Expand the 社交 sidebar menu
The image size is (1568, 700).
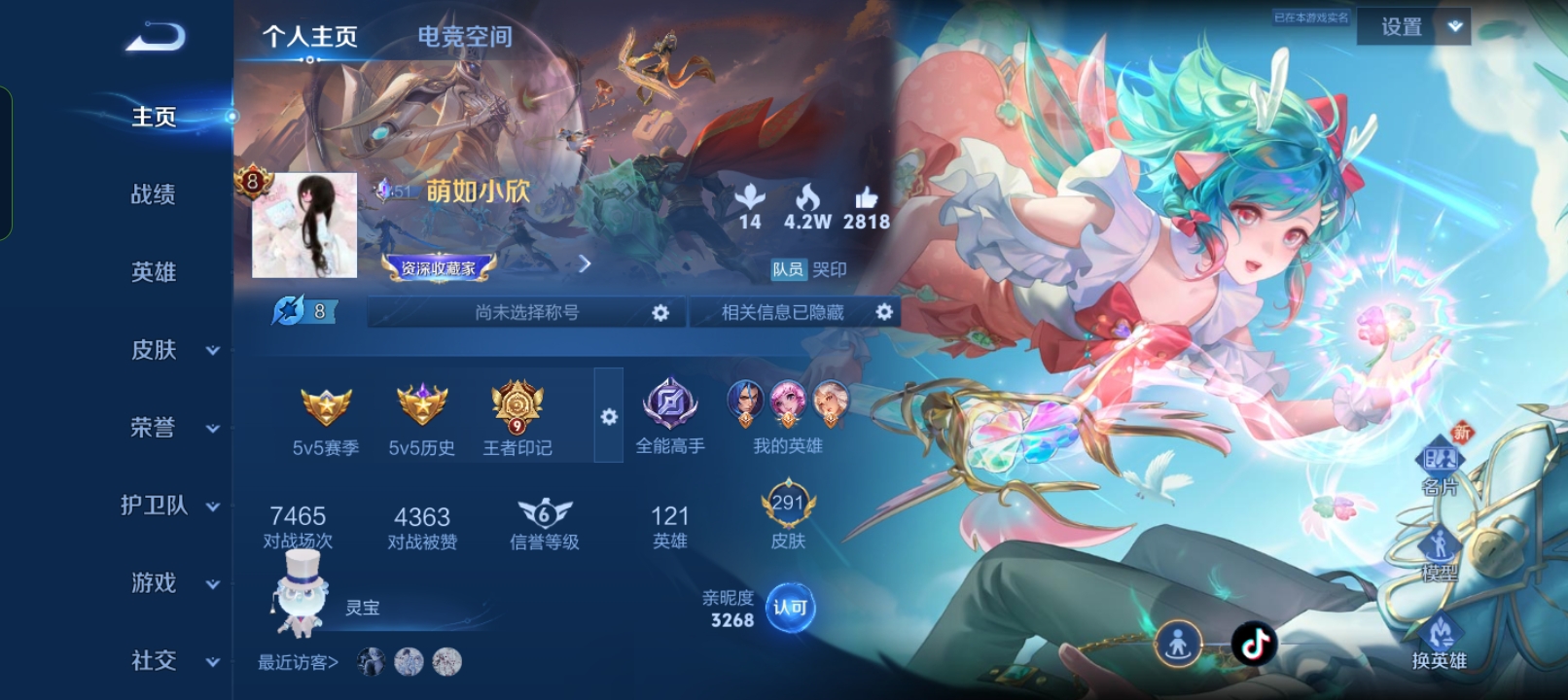point(173,661)
